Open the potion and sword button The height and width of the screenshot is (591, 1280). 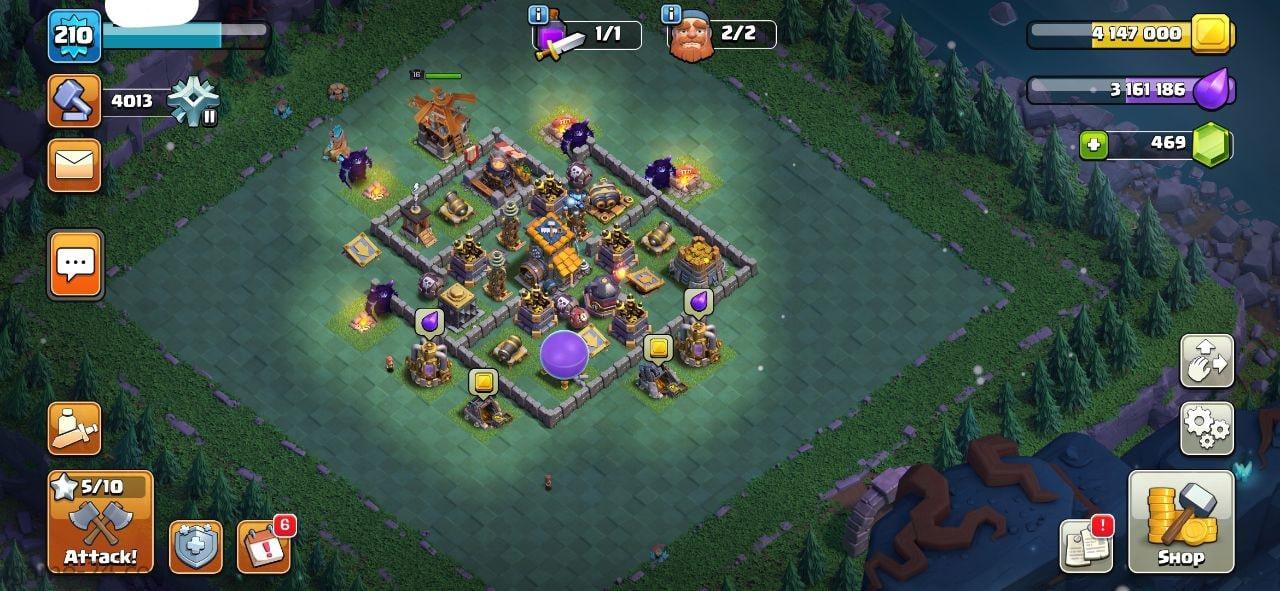[x=75, y=429]
